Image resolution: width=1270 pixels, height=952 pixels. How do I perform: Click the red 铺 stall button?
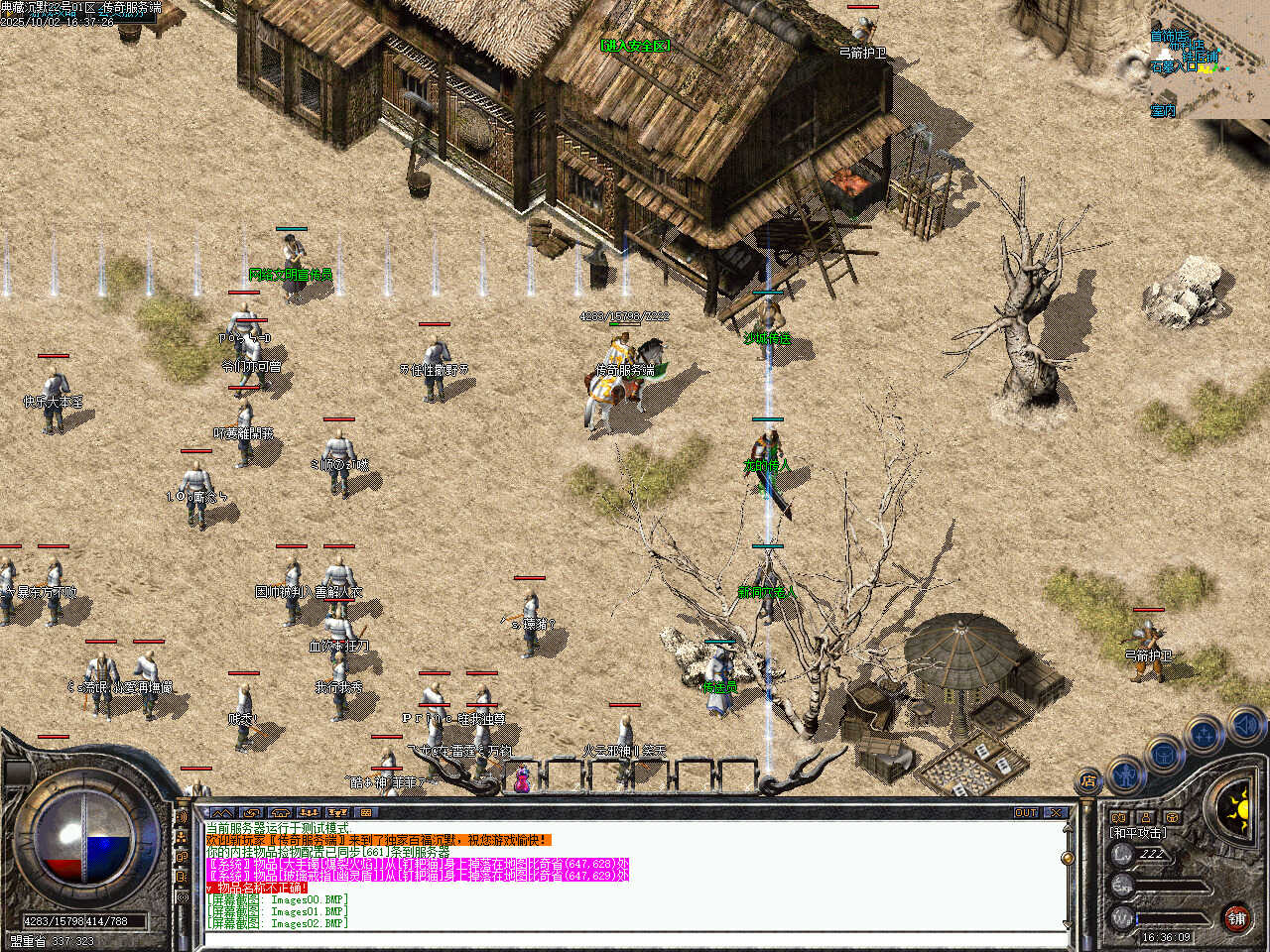click(1236, 918)
